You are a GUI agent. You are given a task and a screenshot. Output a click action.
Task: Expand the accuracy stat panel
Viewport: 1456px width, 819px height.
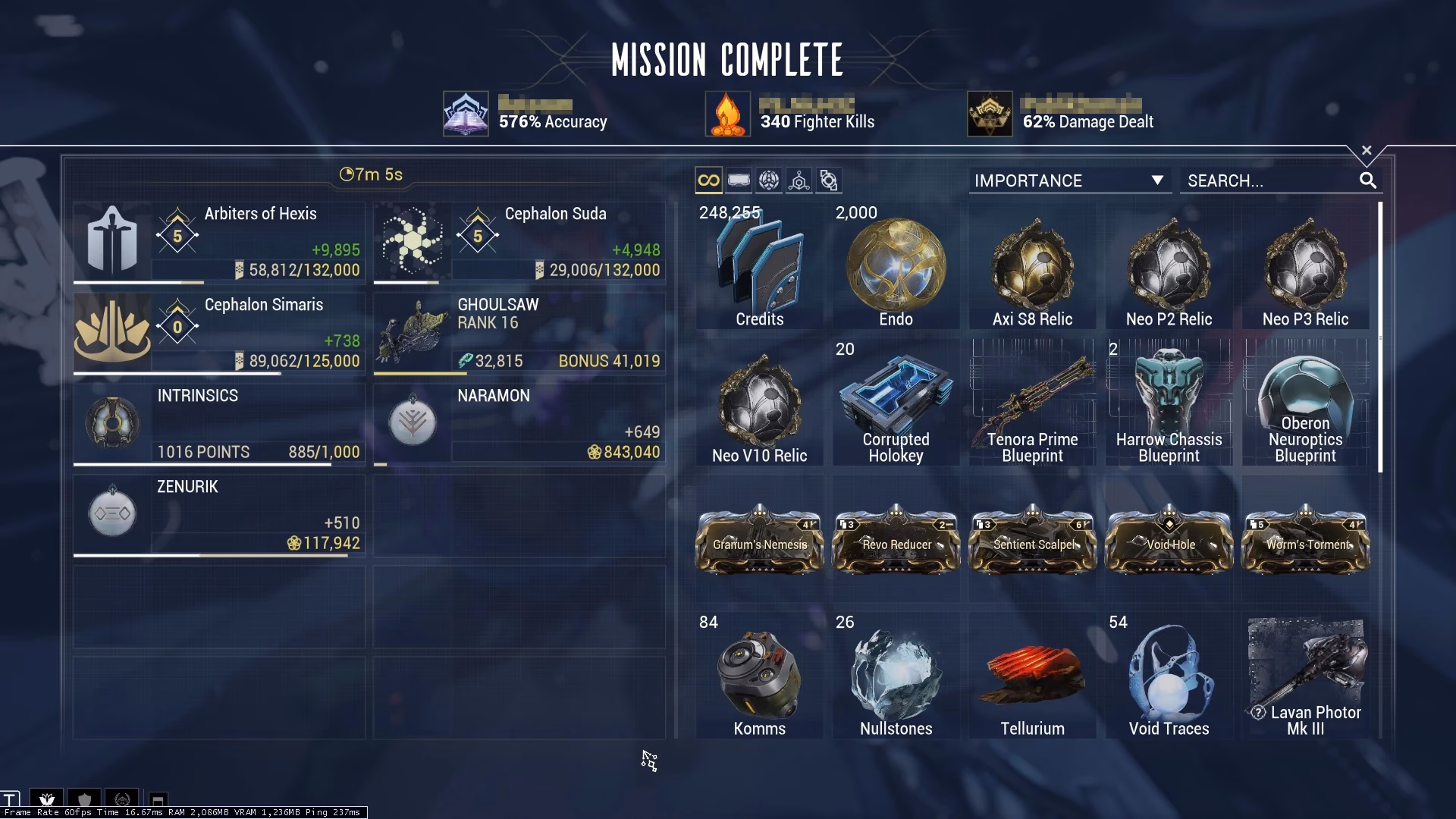466,114
